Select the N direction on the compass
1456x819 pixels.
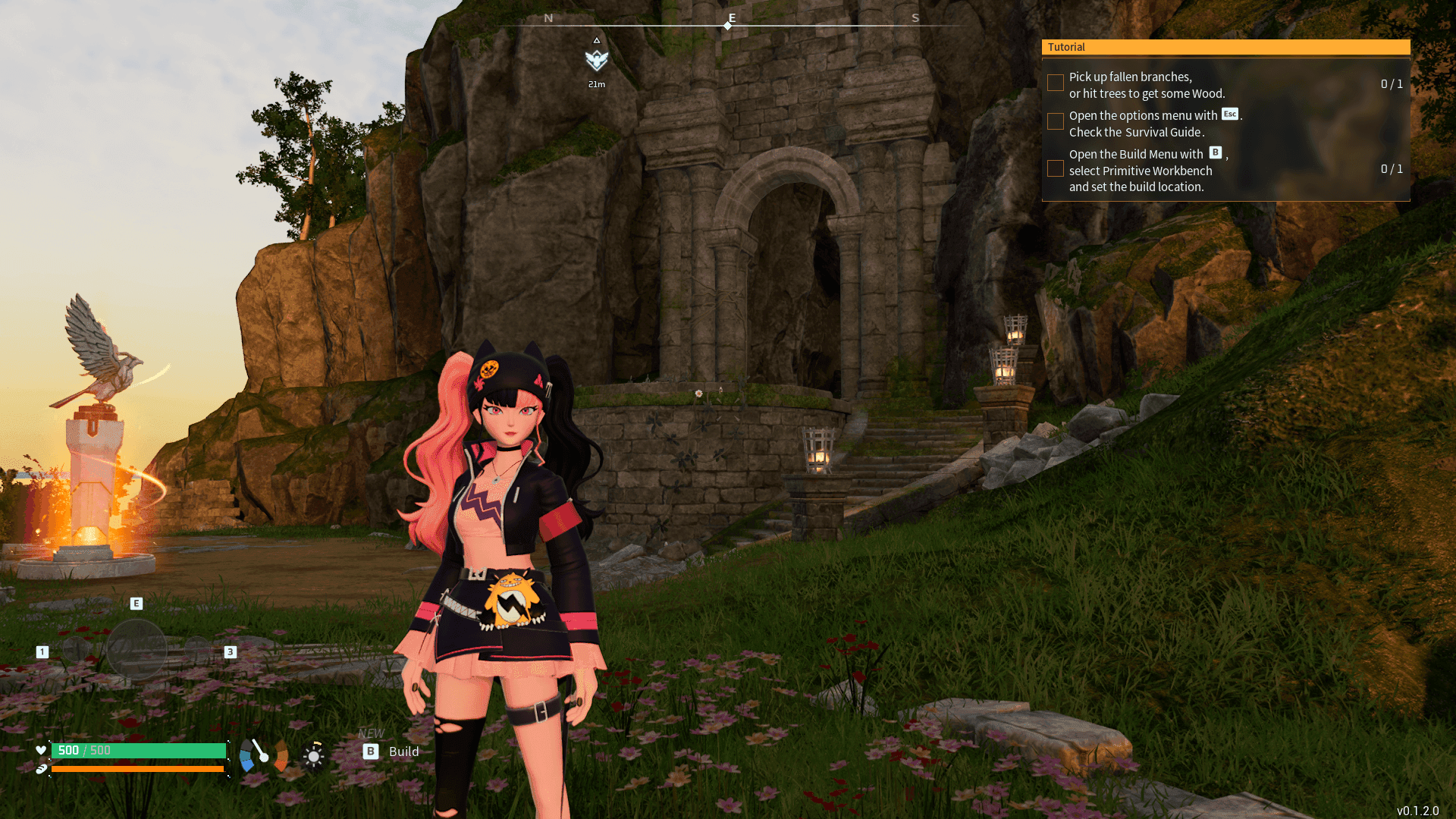(x=549, y=17)
